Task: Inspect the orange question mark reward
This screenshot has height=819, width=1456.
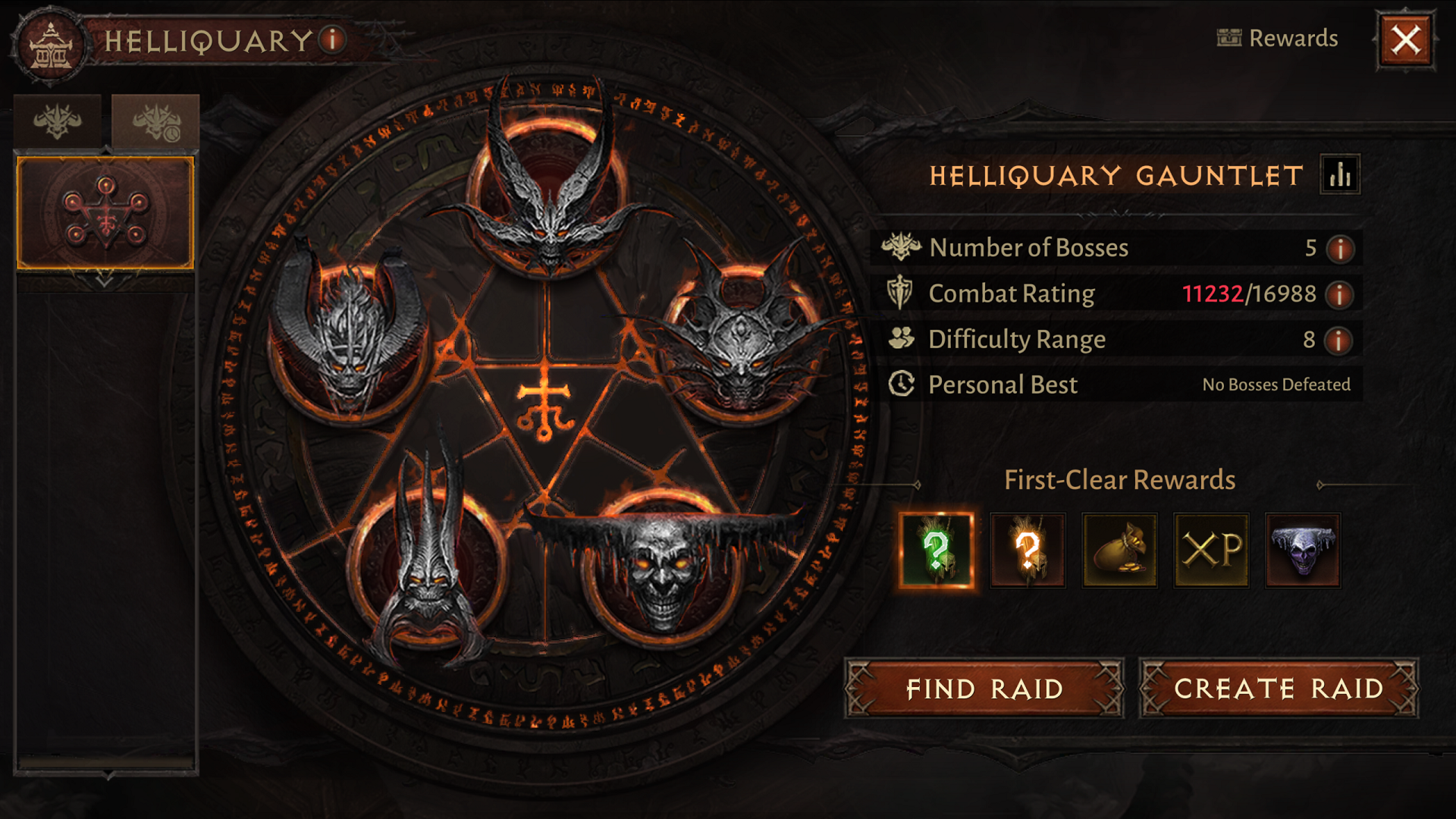Action: [1028, 551]
